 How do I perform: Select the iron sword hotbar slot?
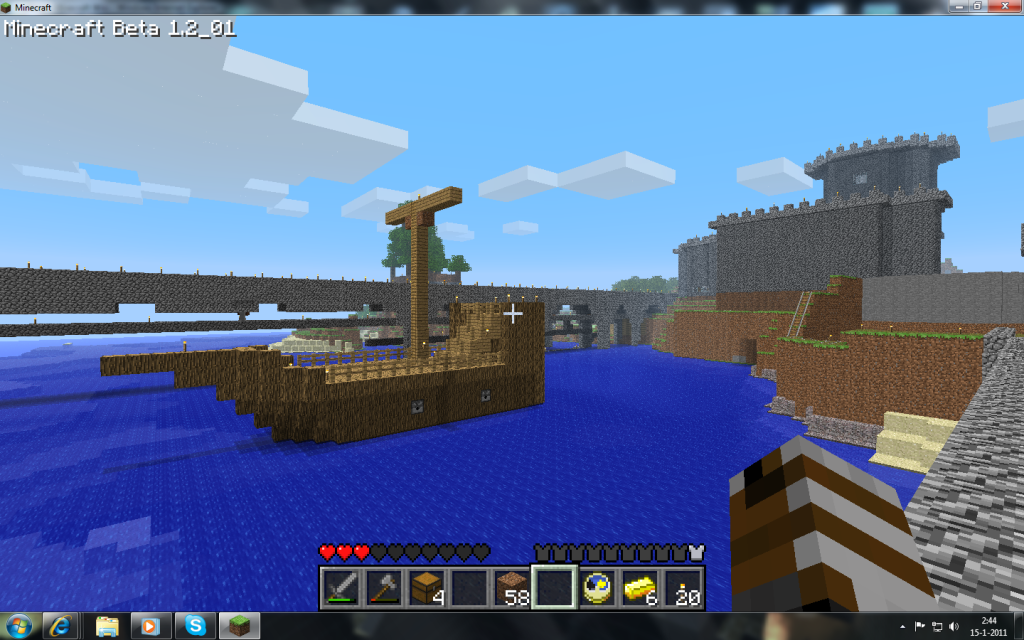340,587
